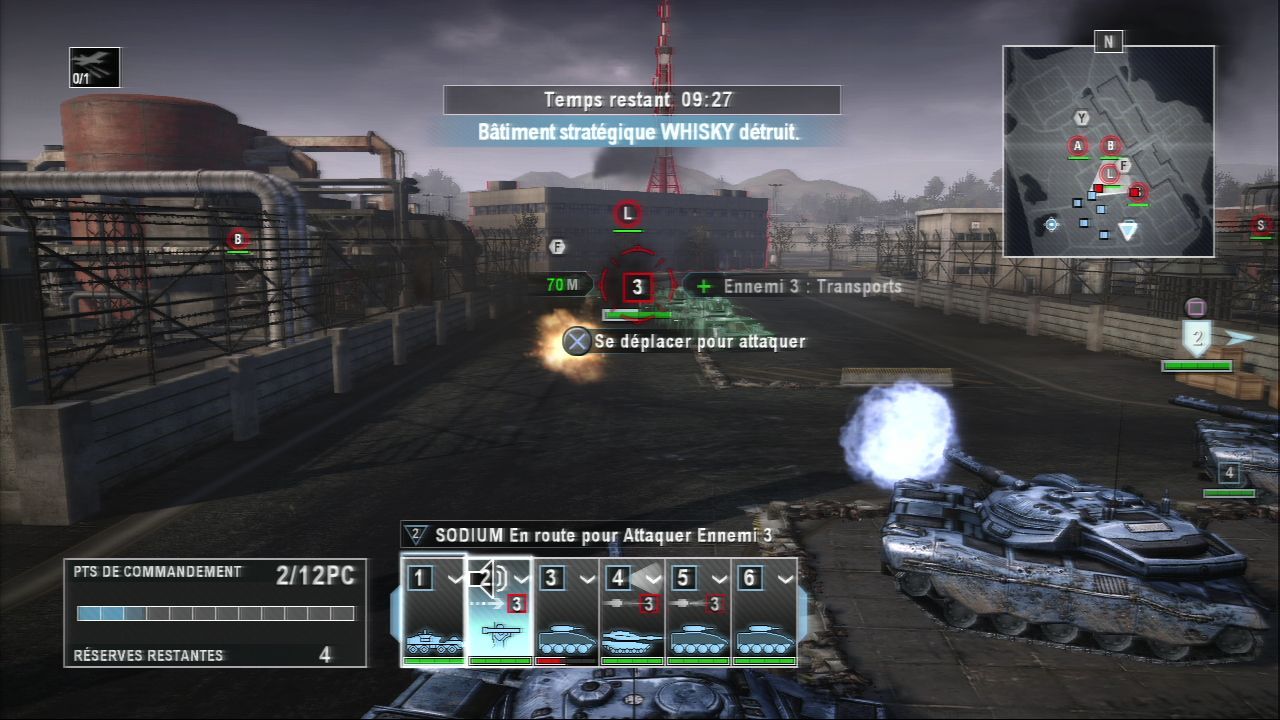Viewport: 1280px width, 720px height.
Task: Select unit slot 4 battle tank
Action: pyautogui.click(x=632, y=612)
